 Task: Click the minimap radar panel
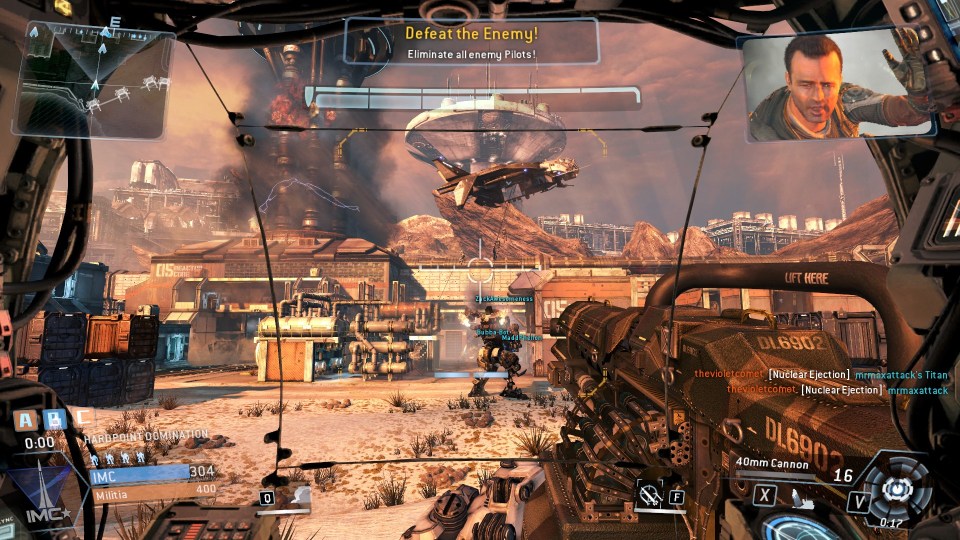(92, 82)
